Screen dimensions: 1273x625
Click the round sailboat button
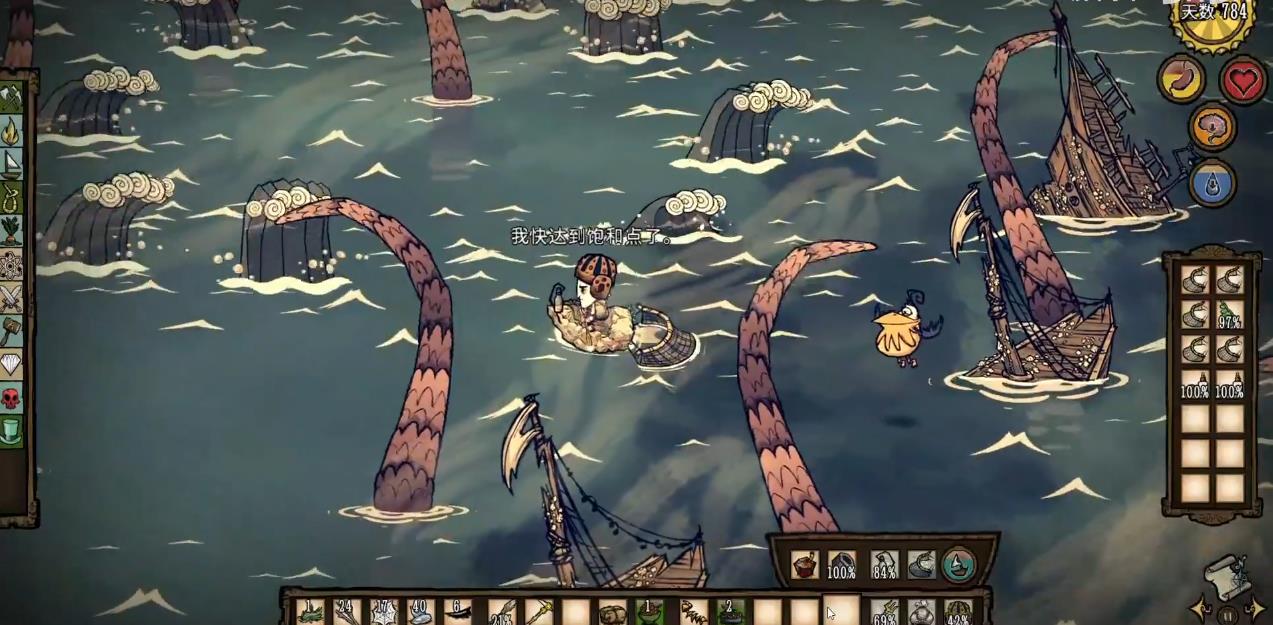point(958,566)
